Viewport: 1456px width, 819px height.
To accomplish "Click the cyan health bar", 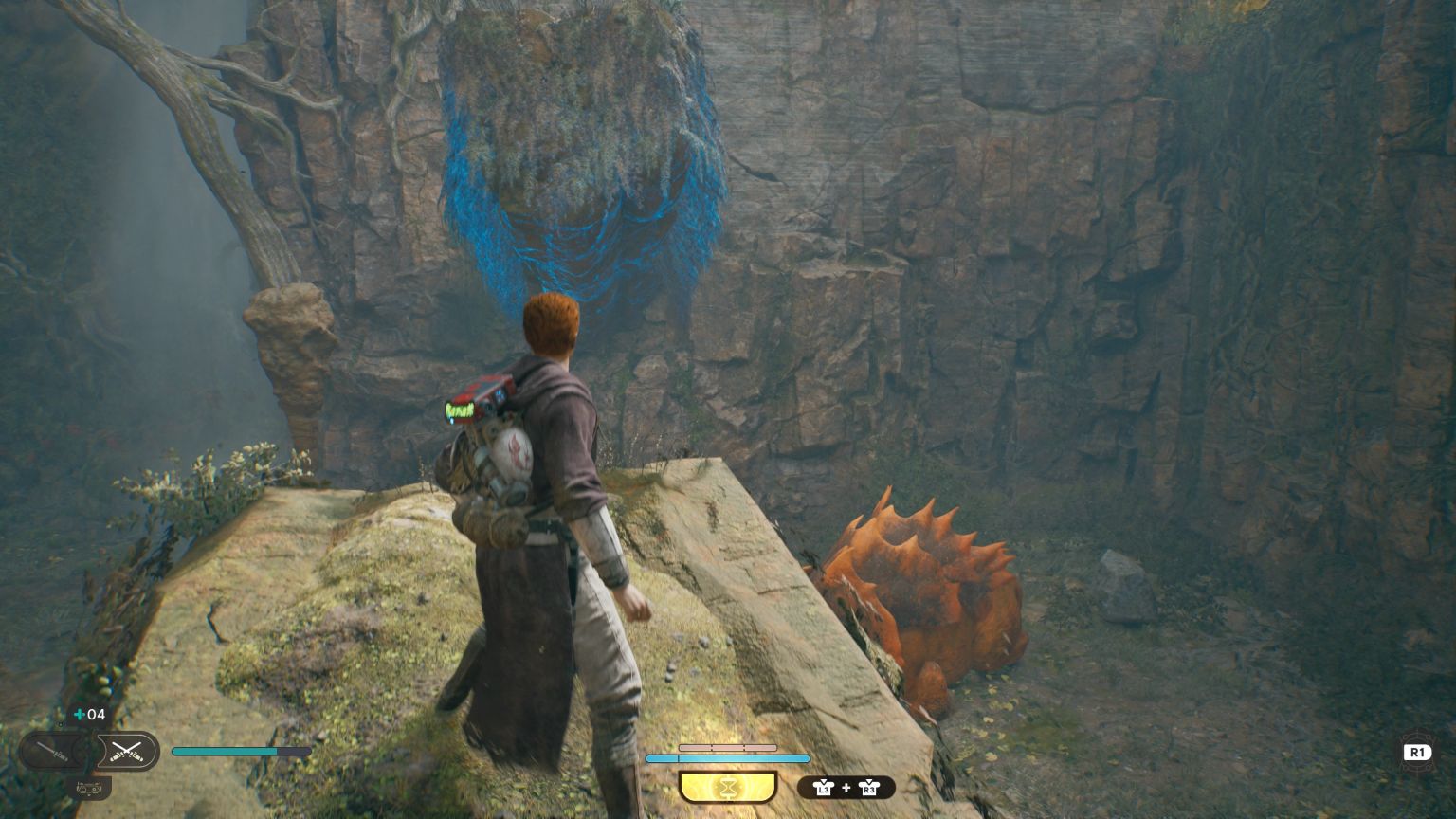I will point(240,751).
